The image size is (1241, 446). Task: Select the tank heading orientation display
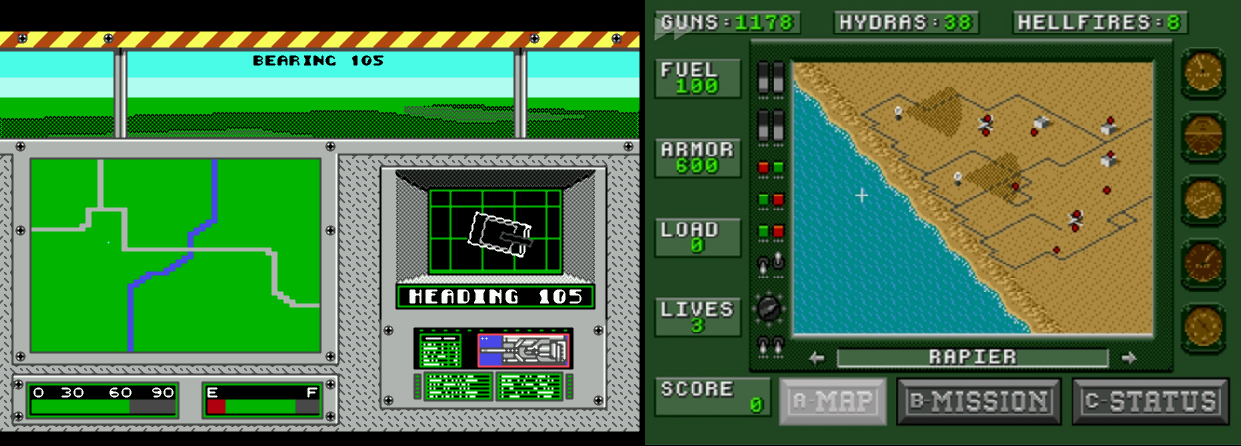[x=495, y=230]
